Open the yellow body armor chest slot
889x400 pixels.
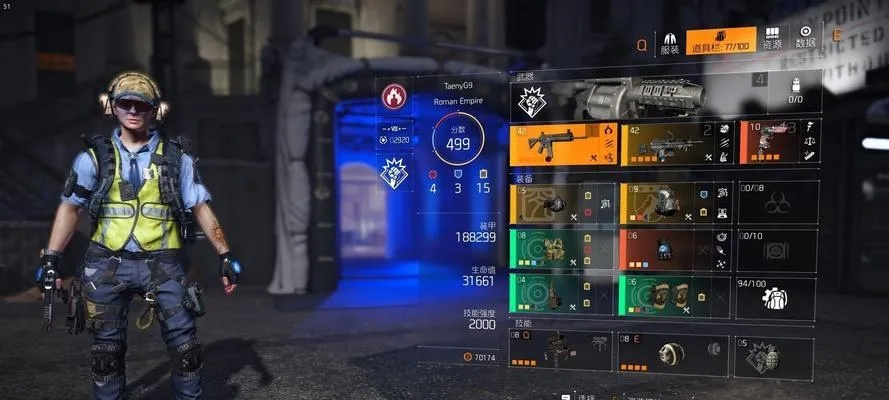tap(676, 202)
